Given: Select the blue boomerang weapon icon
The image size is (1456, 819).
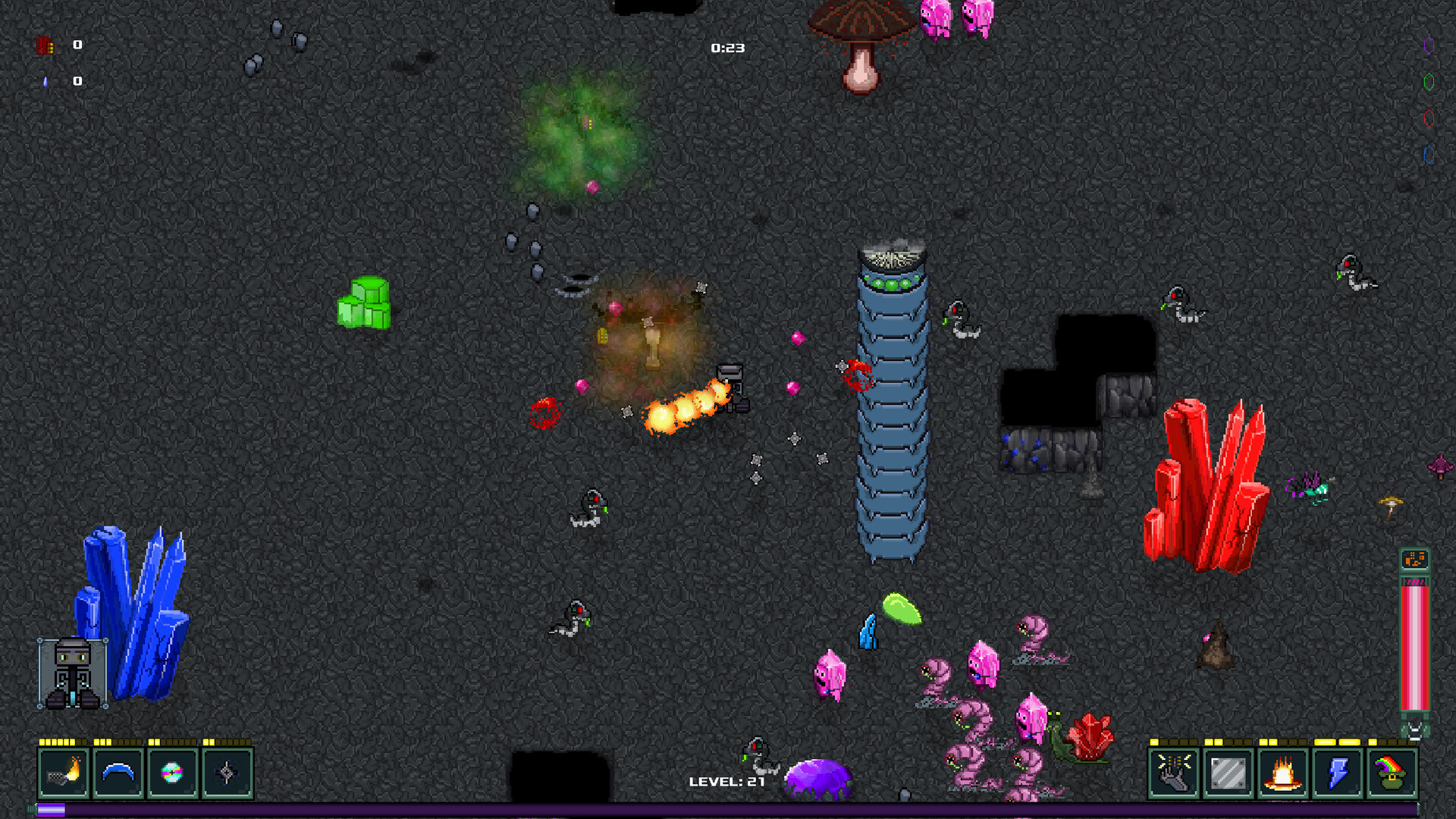Looking at the screenshot, I should 118,772.
